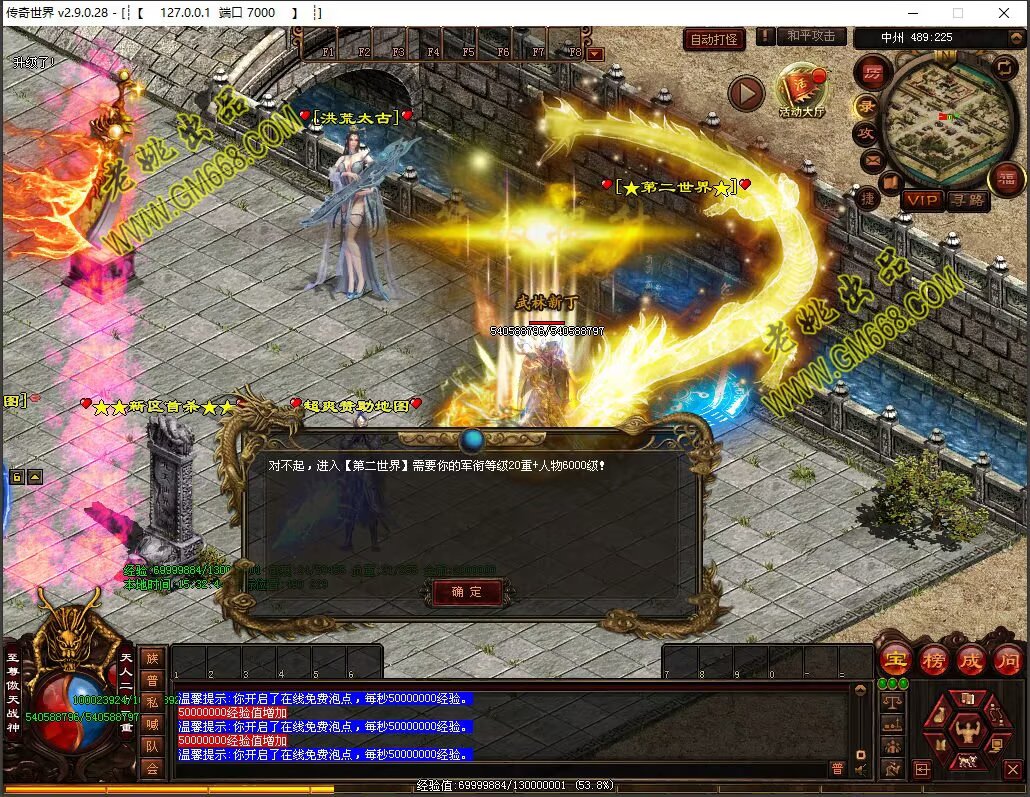Show the 榜 rankings orb button
The image size is (1030, 797).
[x=933, y=660]
